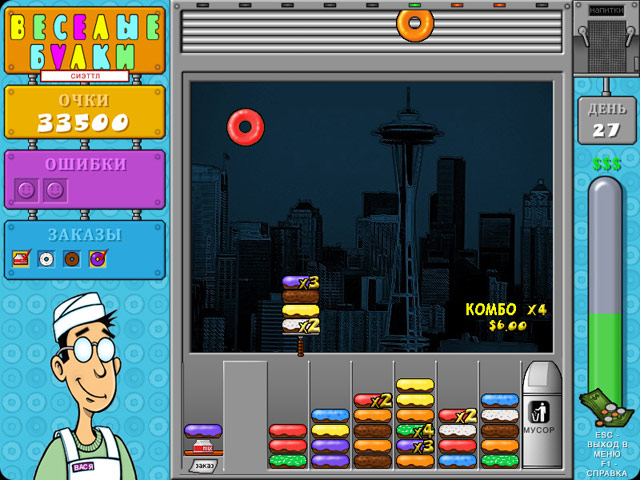Select the purple x3 donut in bottom stacks
The width and height of the screenshot is (640, 480).
point(415,446)
